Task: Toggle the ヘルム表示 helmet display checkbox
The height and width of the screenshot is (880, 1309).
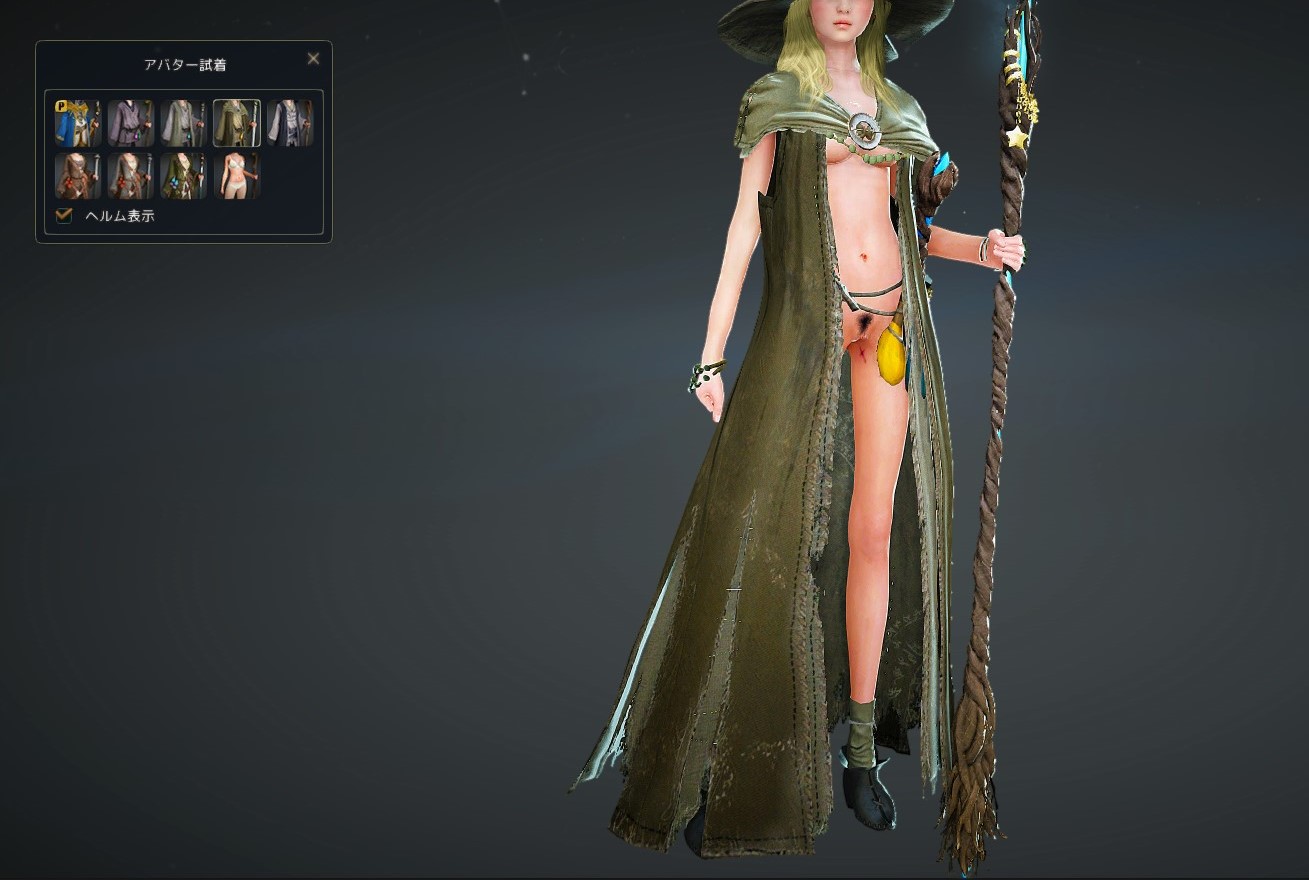Action: tap(63, 215)
